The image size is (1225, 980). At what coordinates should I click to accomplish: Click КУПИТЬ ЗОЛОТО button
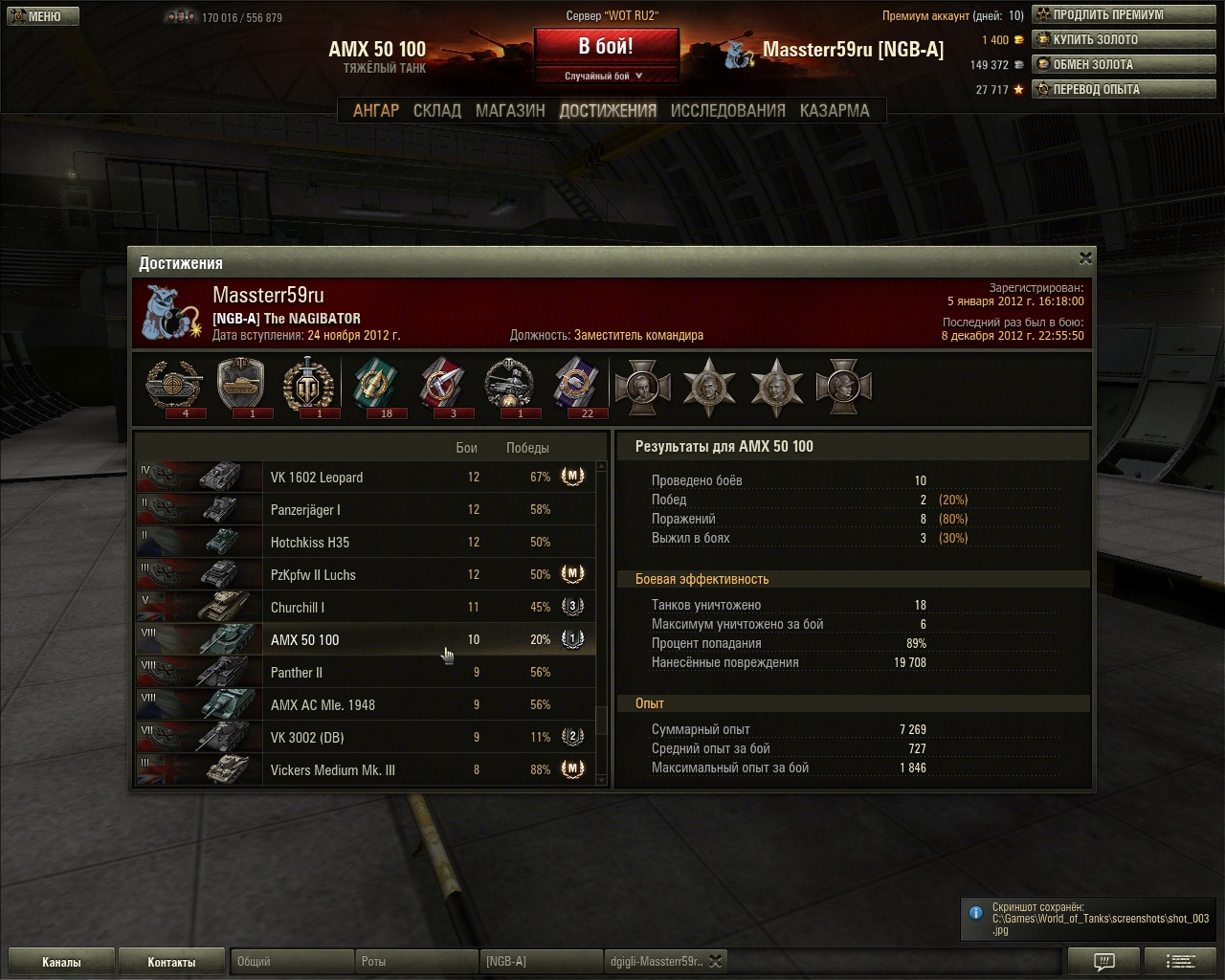tap(1124, 39)
